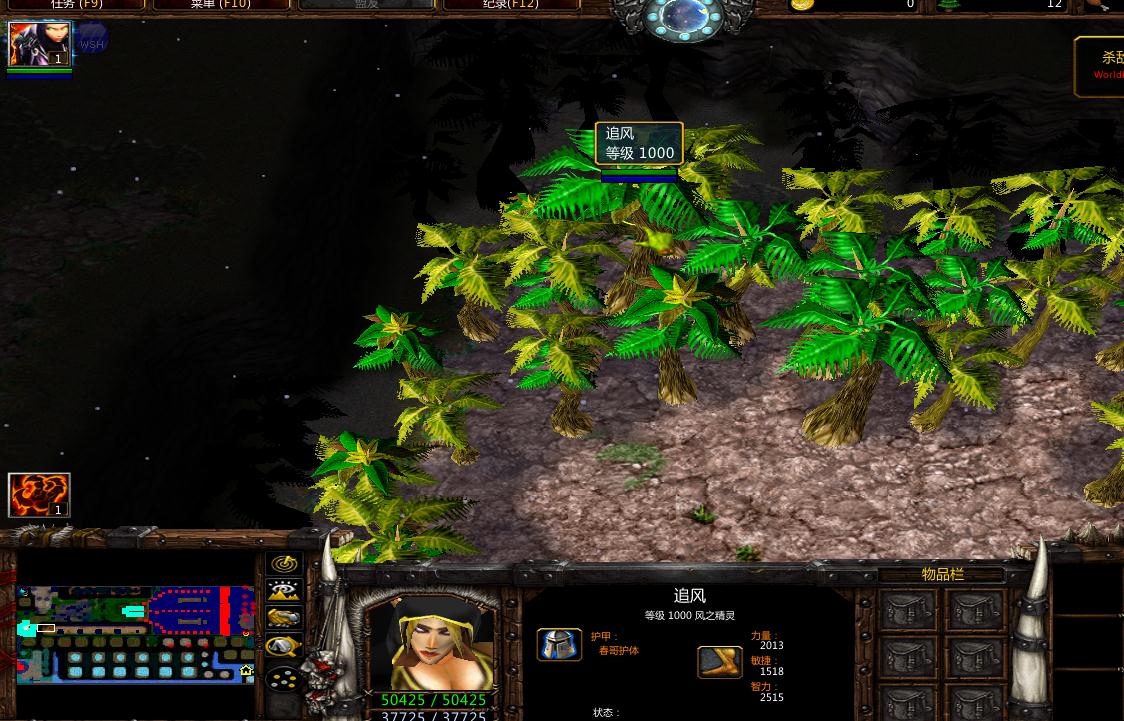The height and width of the screenshot is (721, 1124).
Task: Click the formation movement toggle button
Action: pos(284,678)
